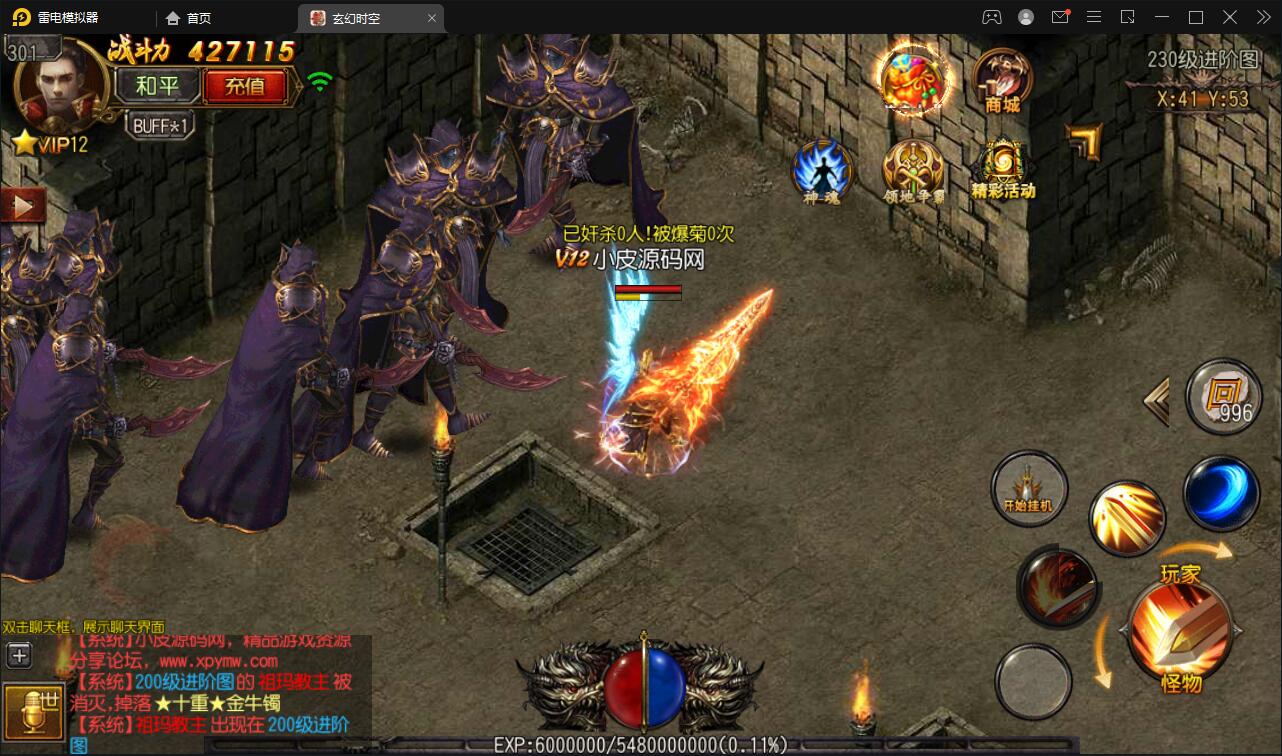
Task: Collapse the top icon row with the gold arrow
Action: 1085,141
